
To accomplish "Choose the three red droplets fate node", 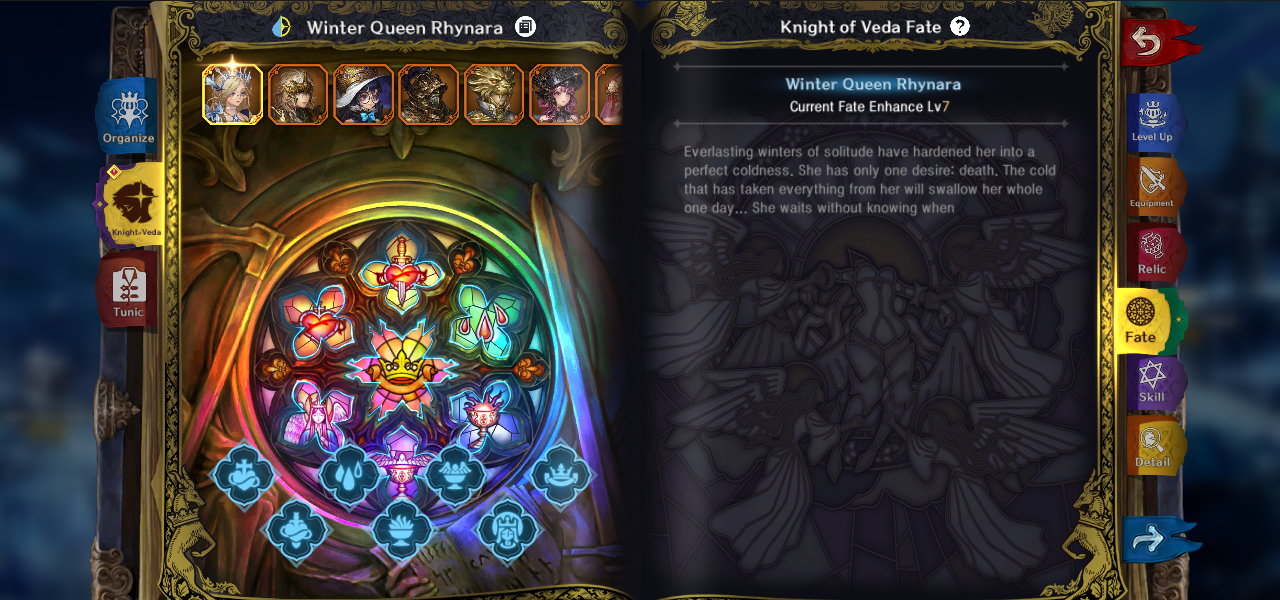I will 487,322.
